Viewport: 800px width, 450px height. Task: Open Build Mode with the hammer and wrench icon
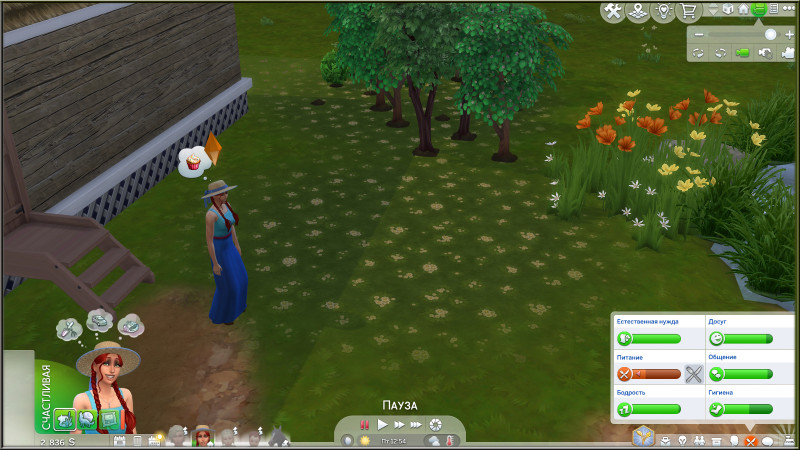pyautogui.click(x=614, y=11)
